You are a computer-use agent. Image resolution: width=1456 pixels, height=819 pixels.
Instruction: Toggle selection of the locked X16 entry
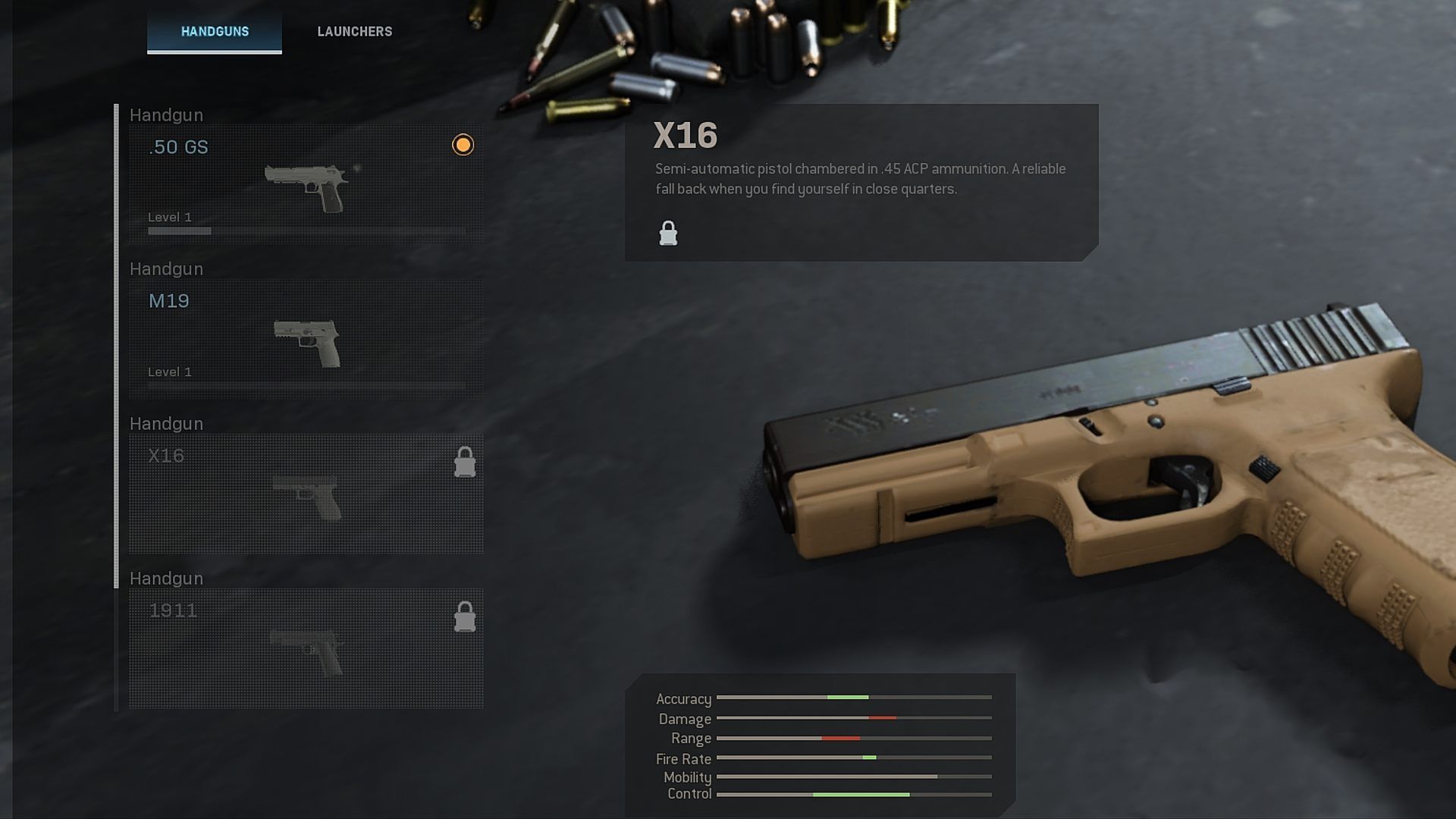pyautogui.click(x=303, y=493)
